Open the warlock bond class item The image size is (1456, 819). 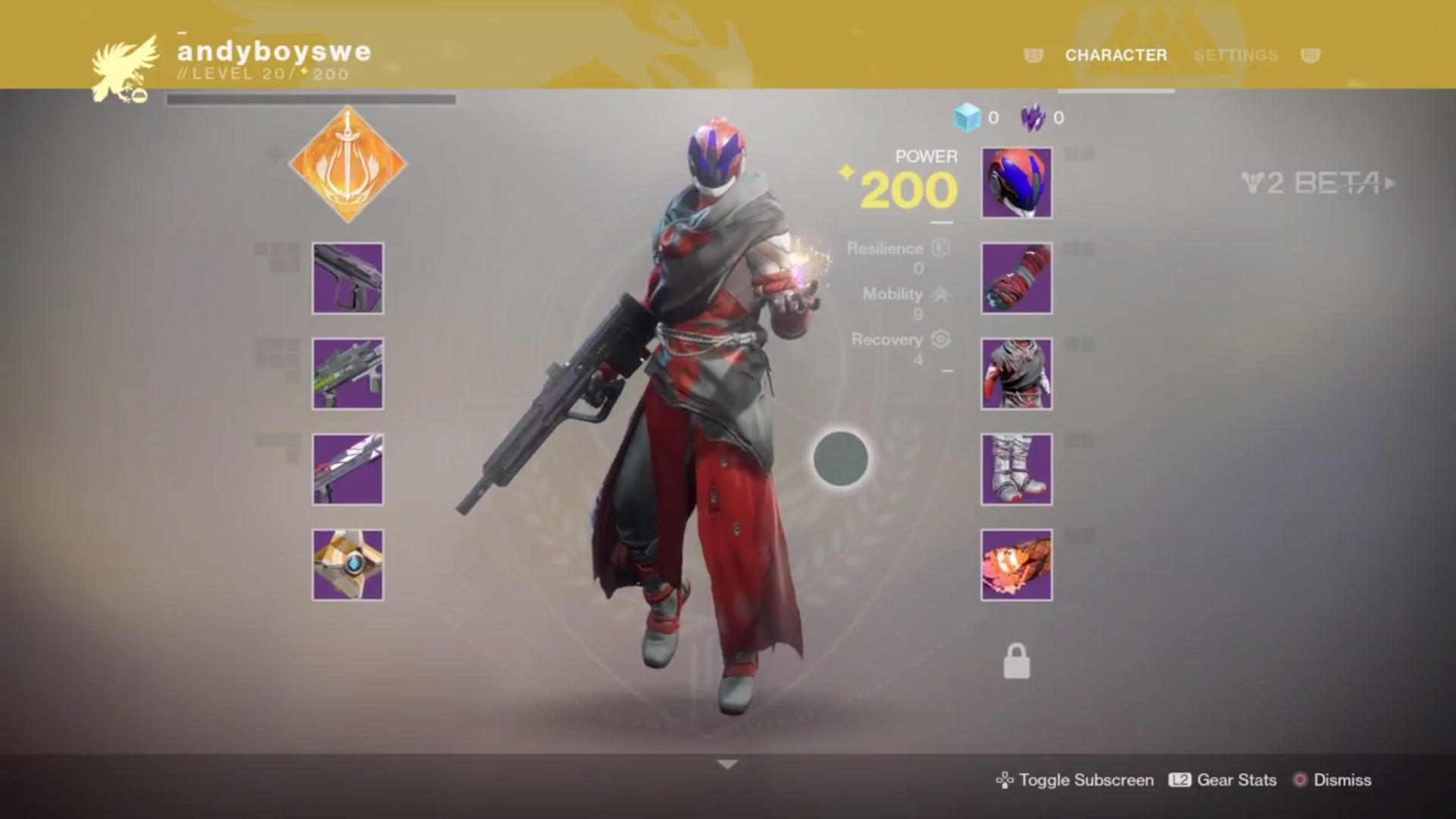[x=1015, y=564]
